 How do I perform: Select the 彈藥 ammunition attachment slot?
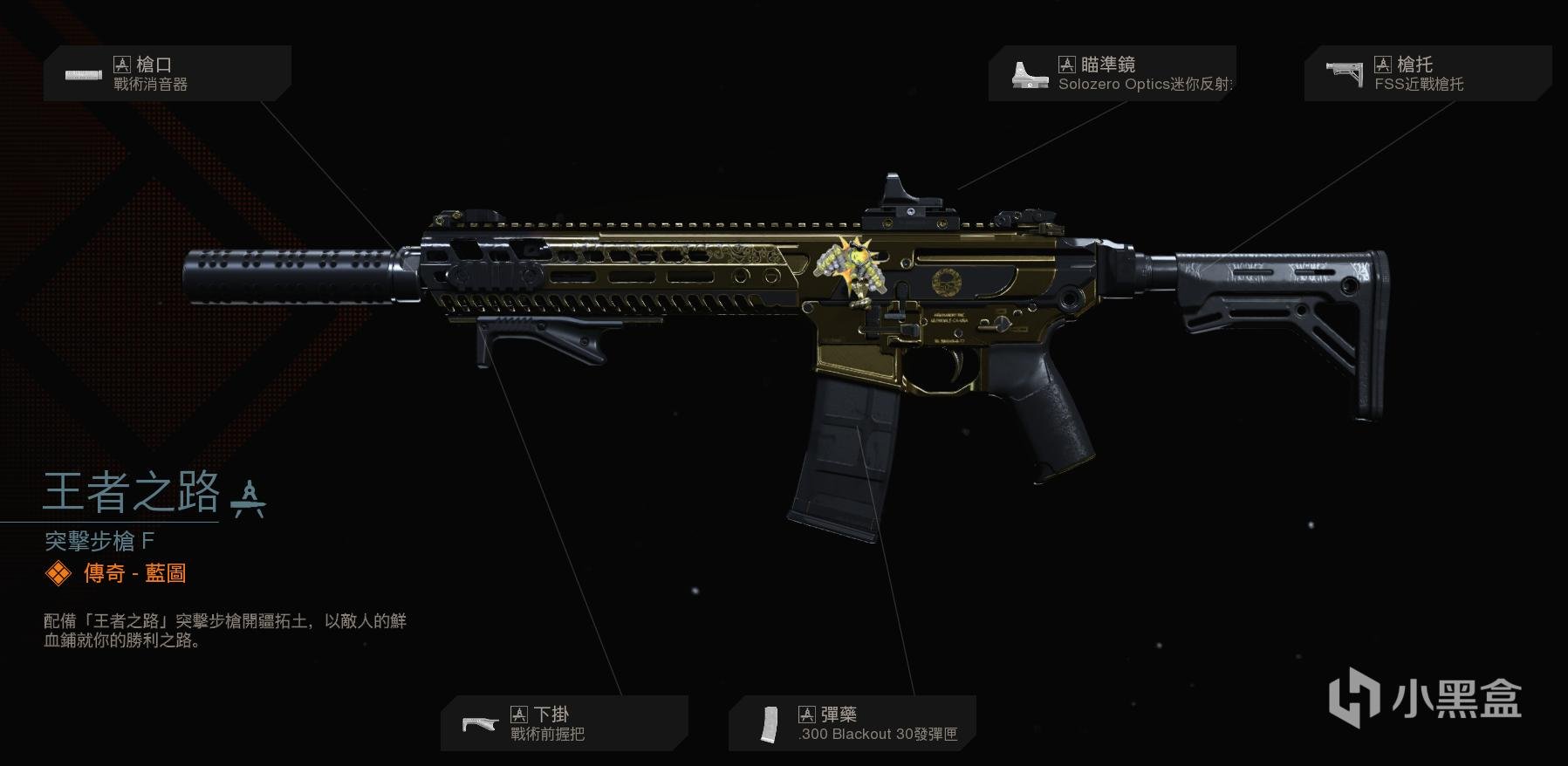click(852, 723)
